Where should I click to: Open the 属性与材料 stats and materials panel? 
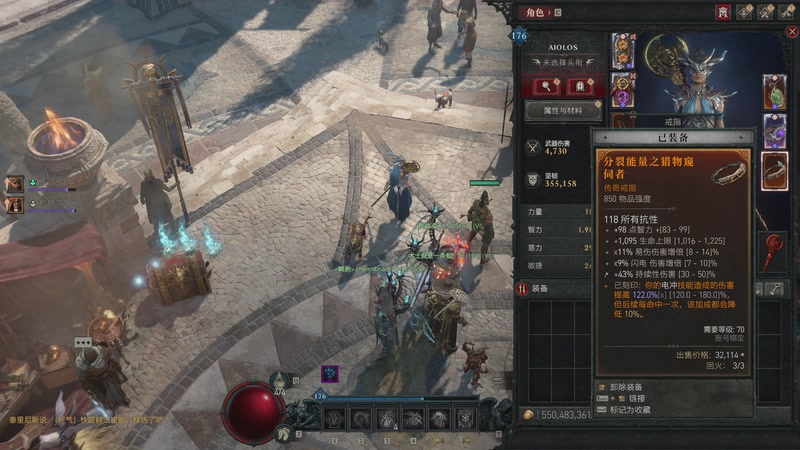point(563,110)
